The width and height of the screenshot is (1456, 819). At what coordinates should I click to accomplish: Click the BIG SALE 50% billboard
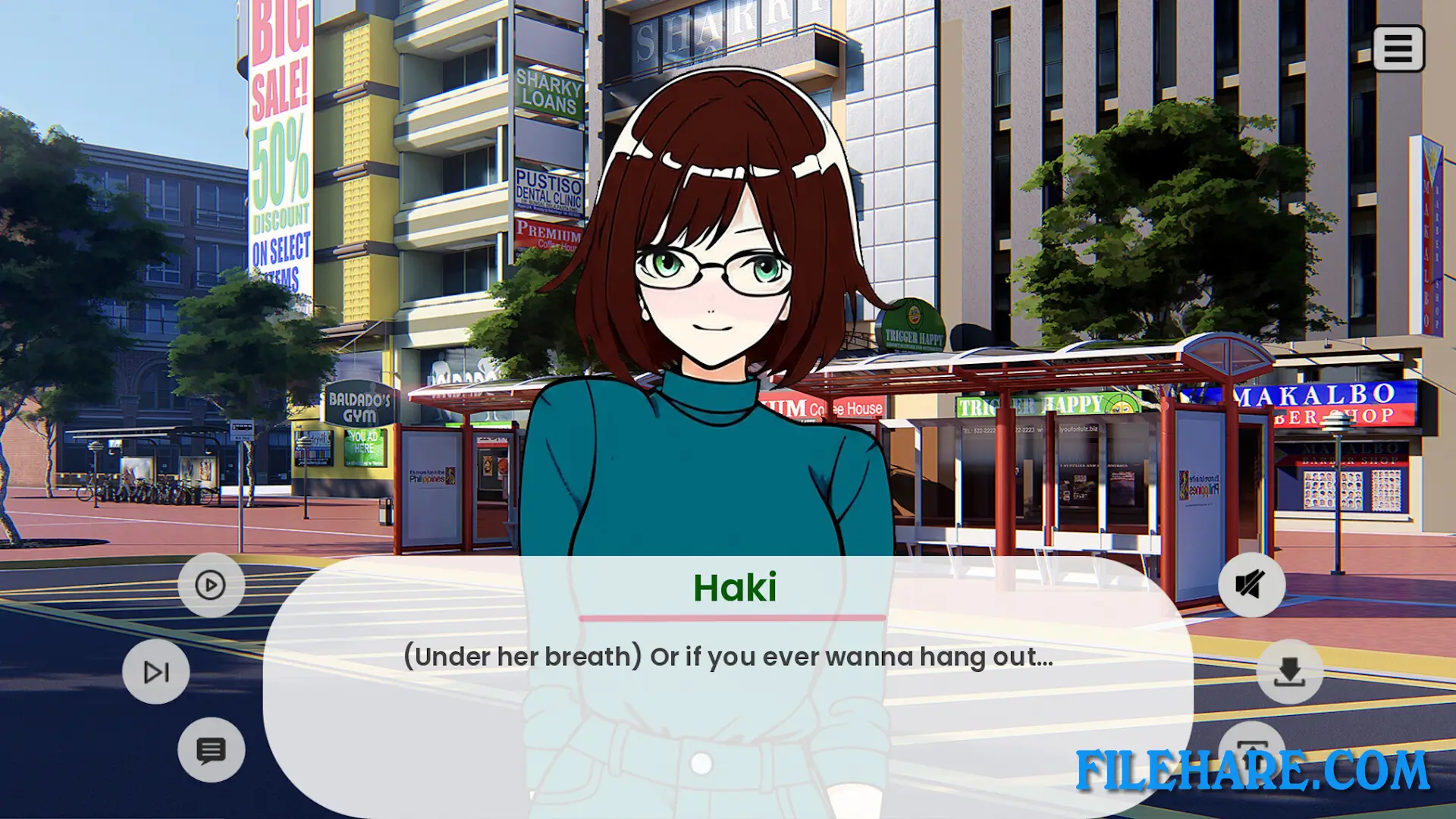[x=281, y=152]
